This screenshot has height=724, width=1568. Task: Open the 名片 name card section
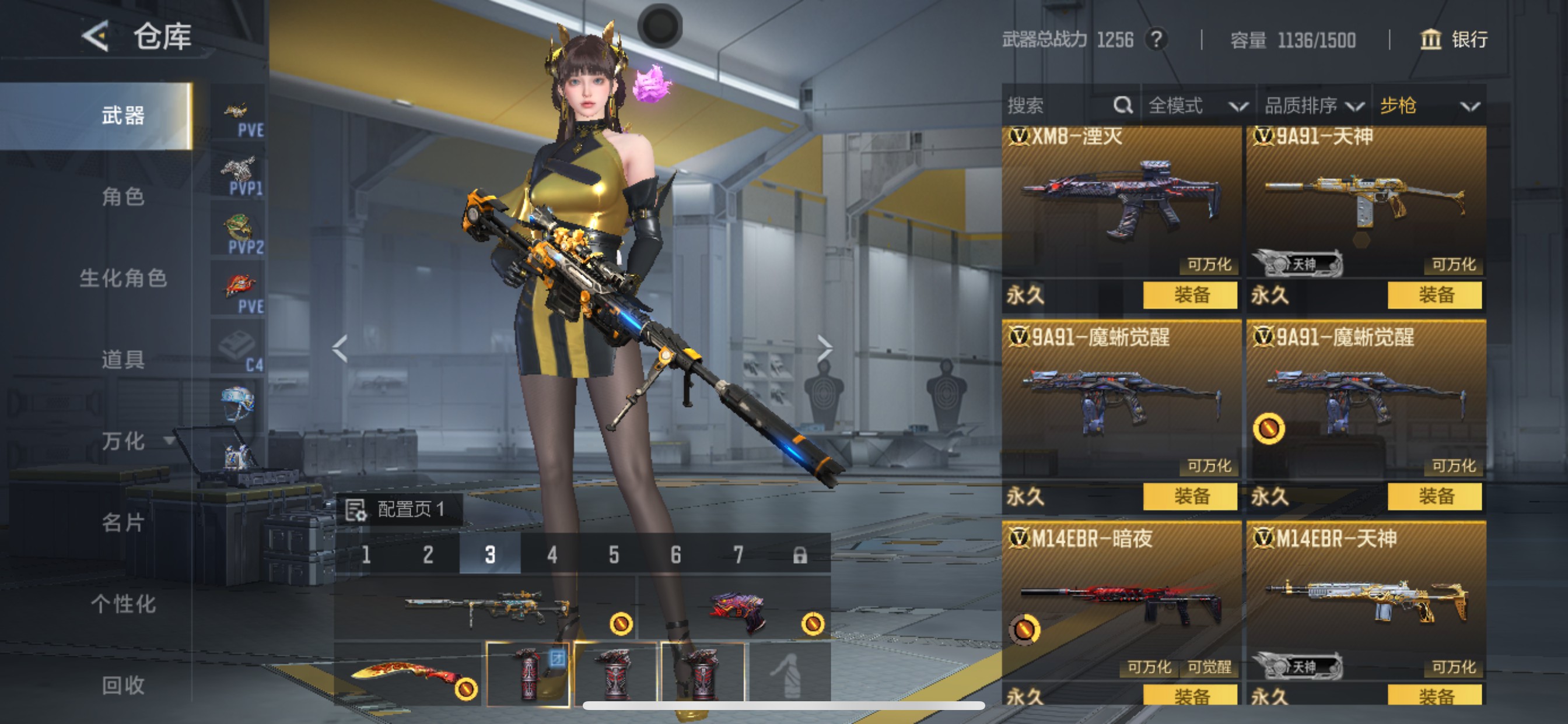point(123,522)
